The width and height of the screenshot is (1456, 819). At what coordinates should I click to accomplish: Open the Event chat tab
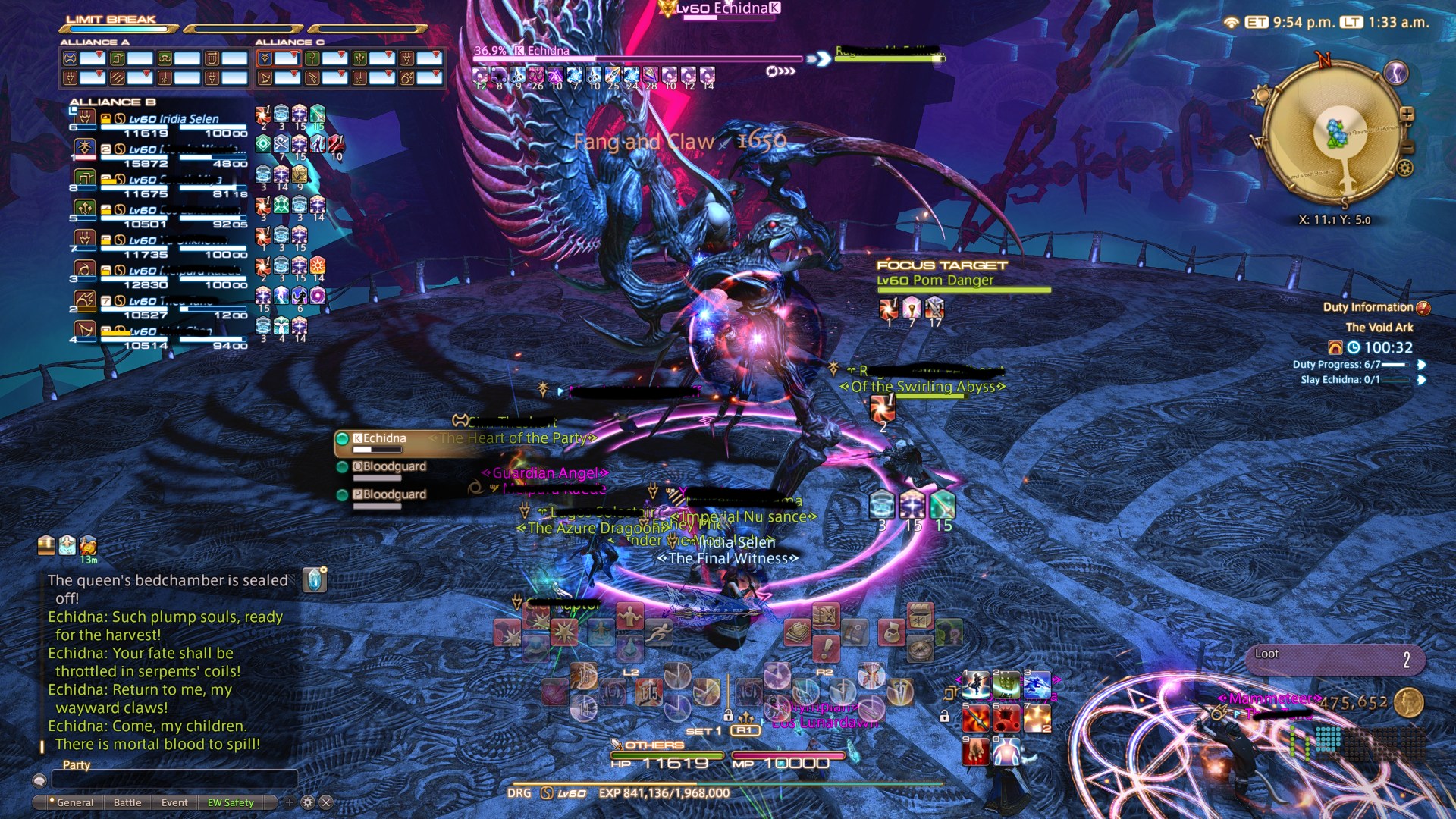[174, 802]
